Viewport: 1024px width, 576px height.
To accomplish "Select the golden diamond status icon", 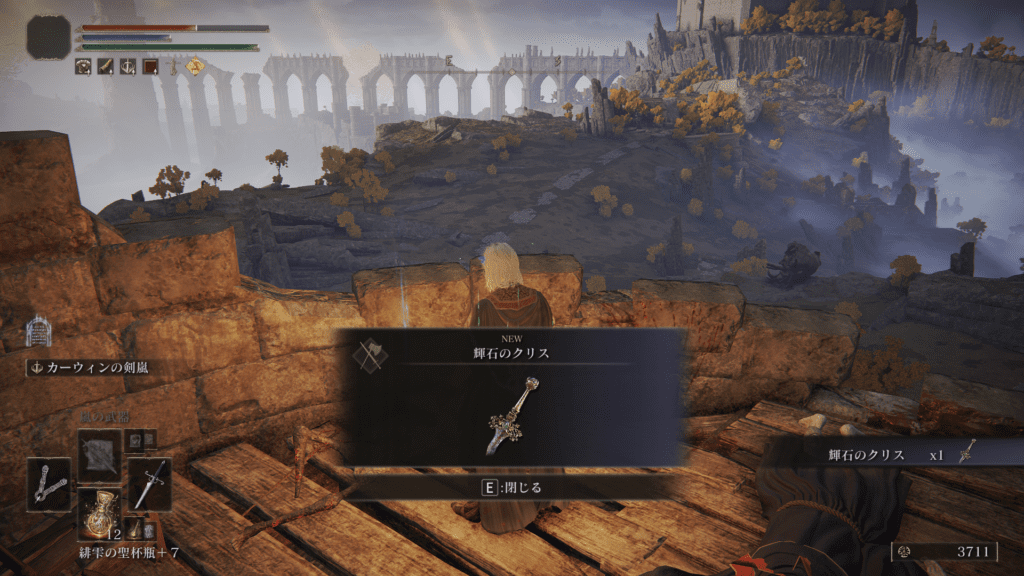I will [194, 67].
